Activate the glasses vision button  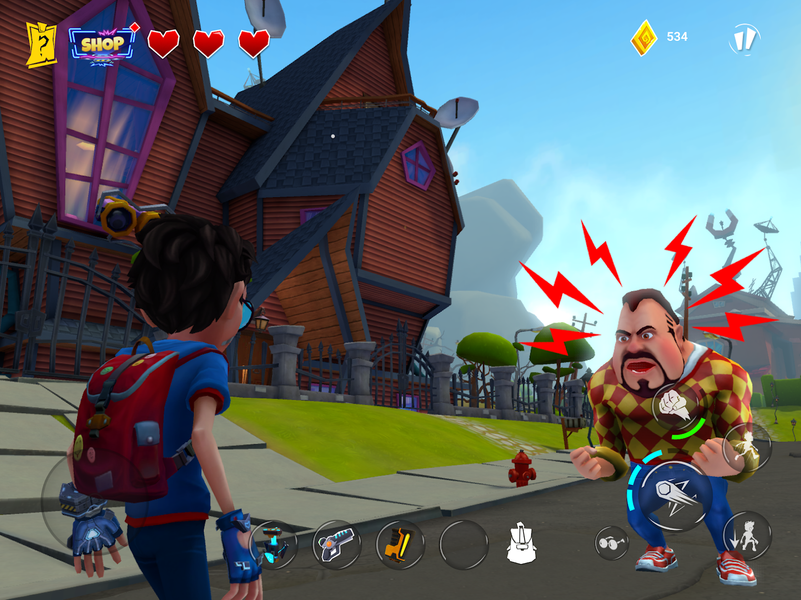[x=611, y=542]
